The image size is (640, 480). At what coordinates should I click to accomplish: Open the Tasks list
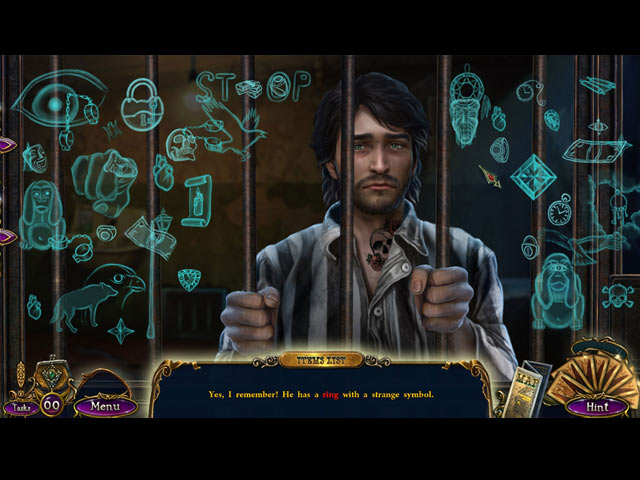coord(18,407)
